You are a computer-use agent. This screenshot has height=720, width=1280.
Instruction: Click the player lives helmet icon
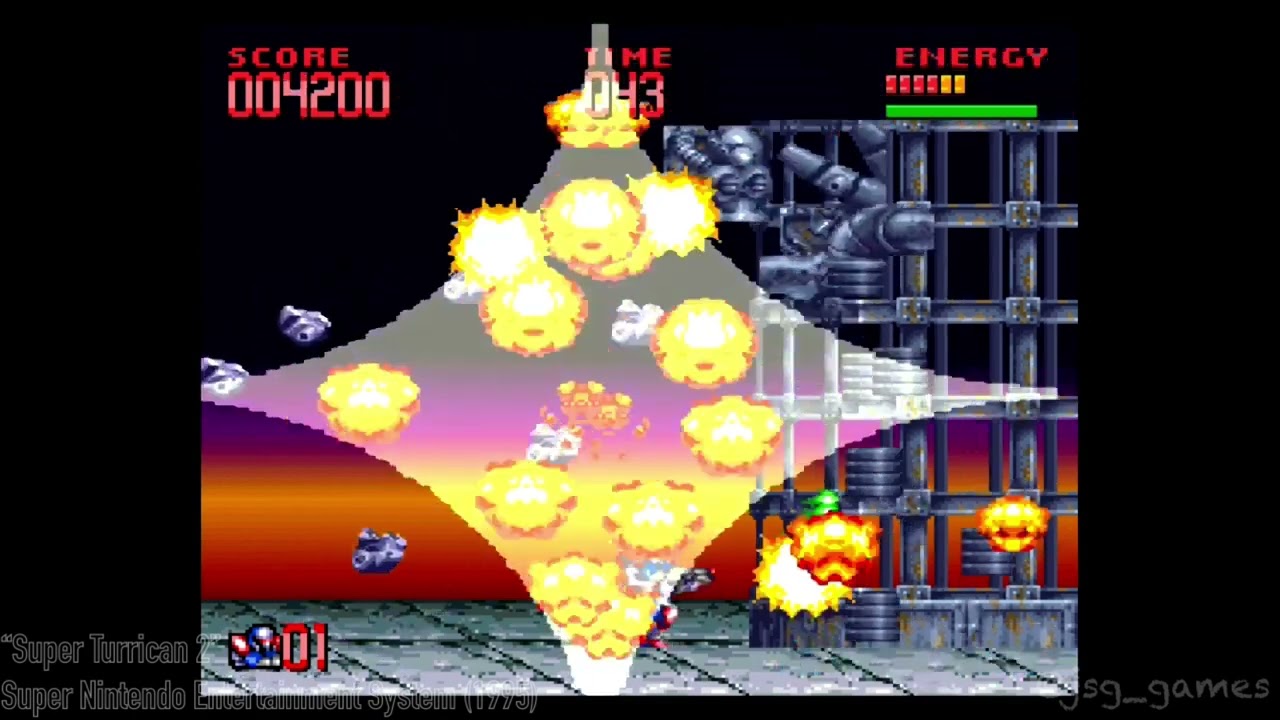[x=254, y=648]
